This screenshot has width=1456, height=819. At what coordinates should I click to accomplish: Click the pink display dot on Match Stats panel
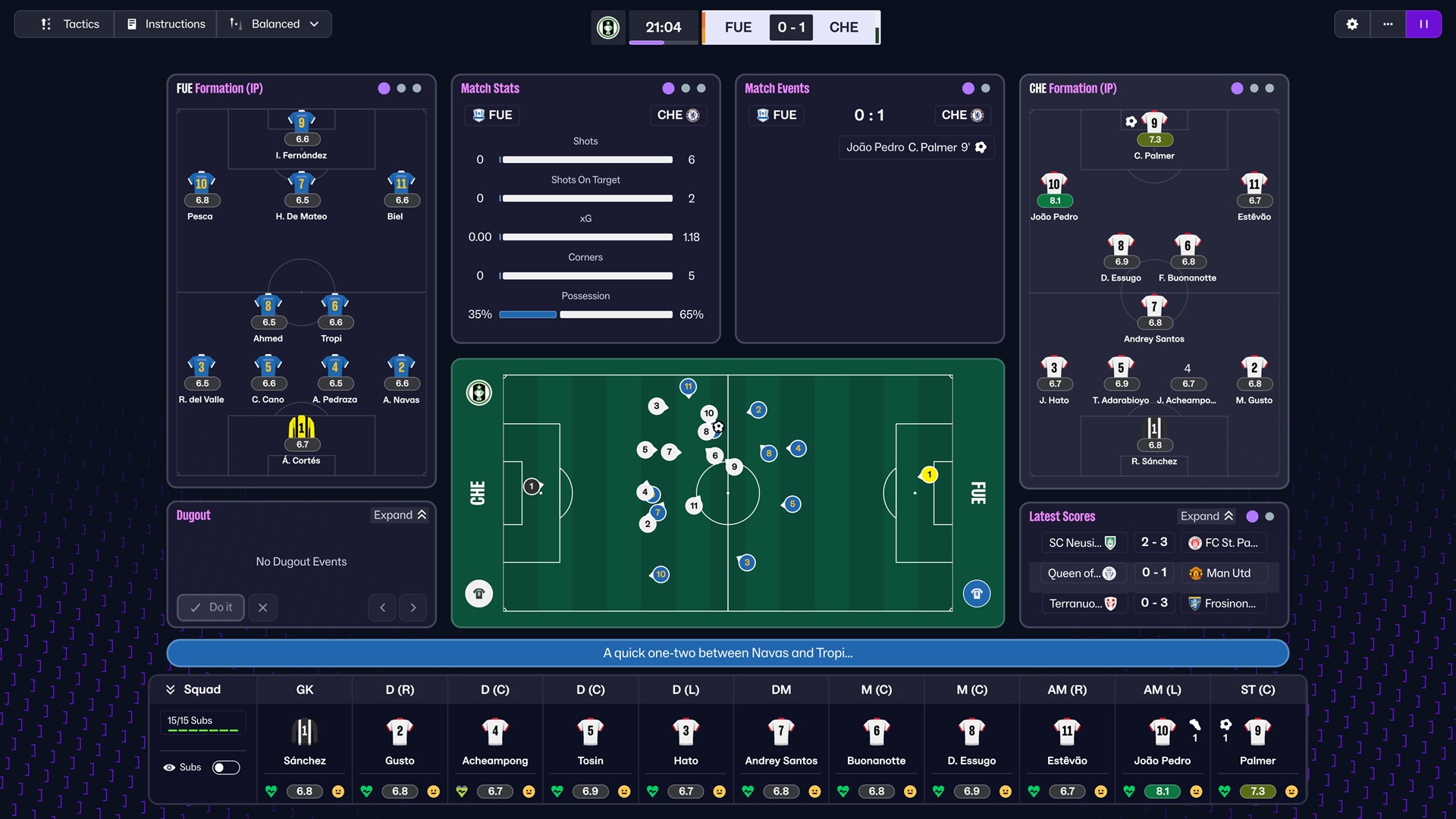(x=667, y=89)
